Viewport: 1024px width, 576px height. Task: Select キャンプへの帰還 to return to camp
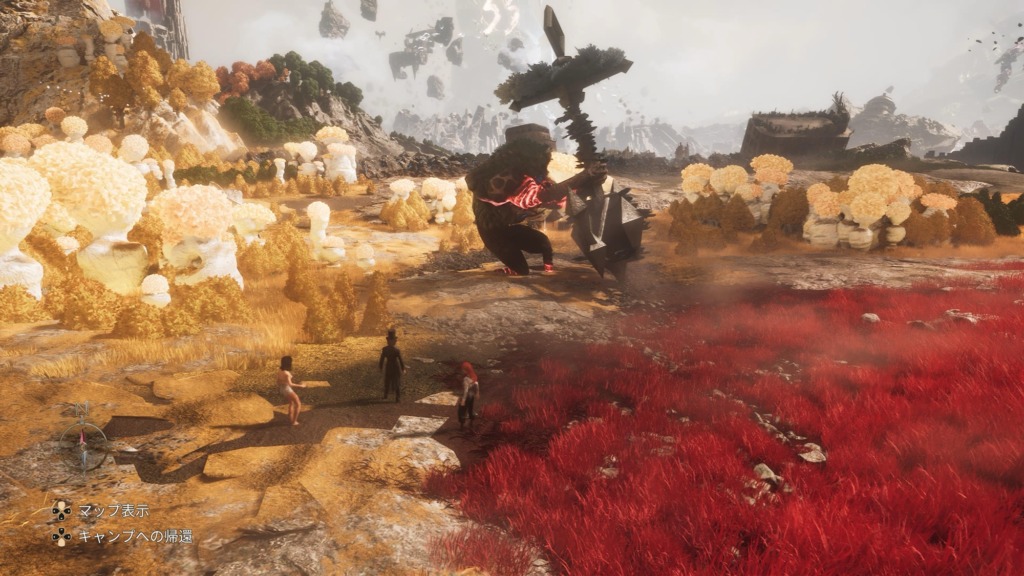[x=135, y=537]
